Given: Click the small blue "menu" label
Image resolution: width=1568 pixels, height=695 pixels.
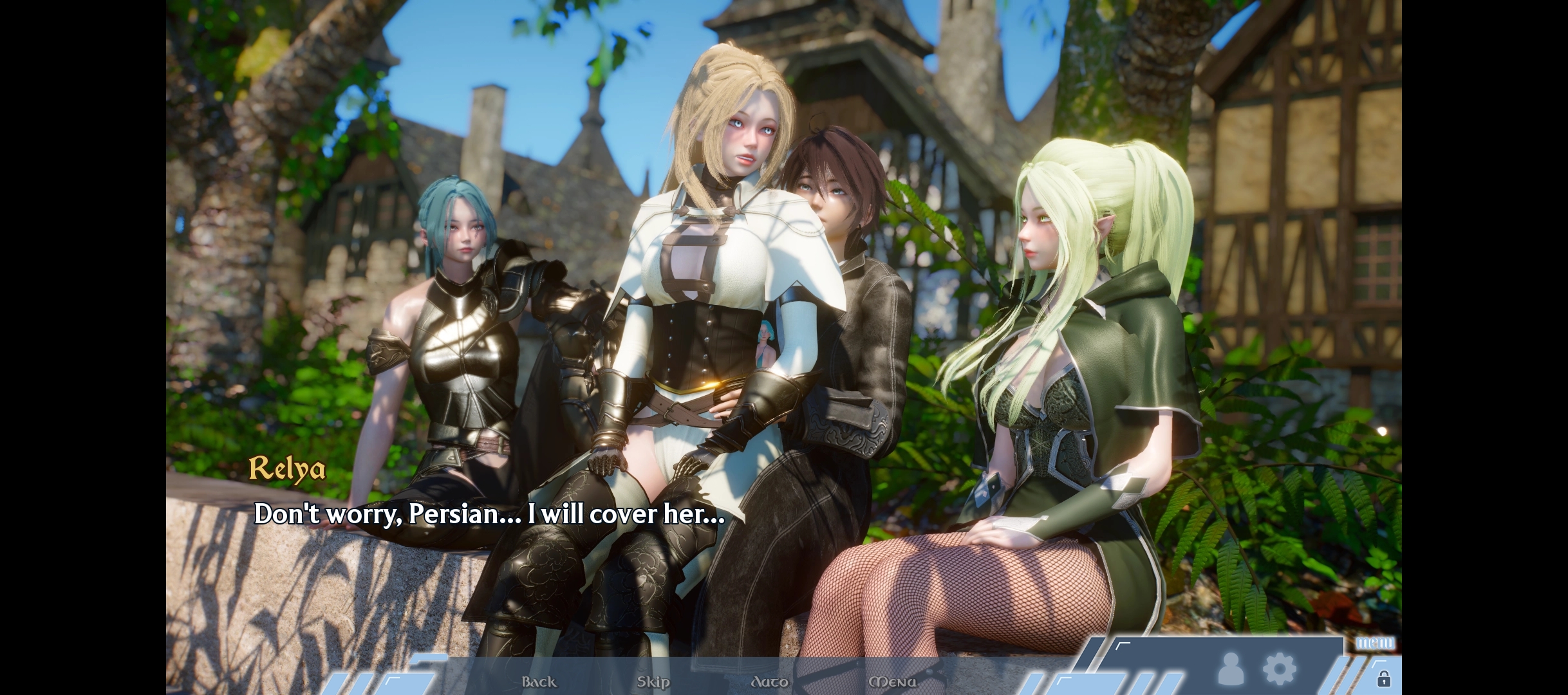Looking at the screenshot, I should [1376, 643].
